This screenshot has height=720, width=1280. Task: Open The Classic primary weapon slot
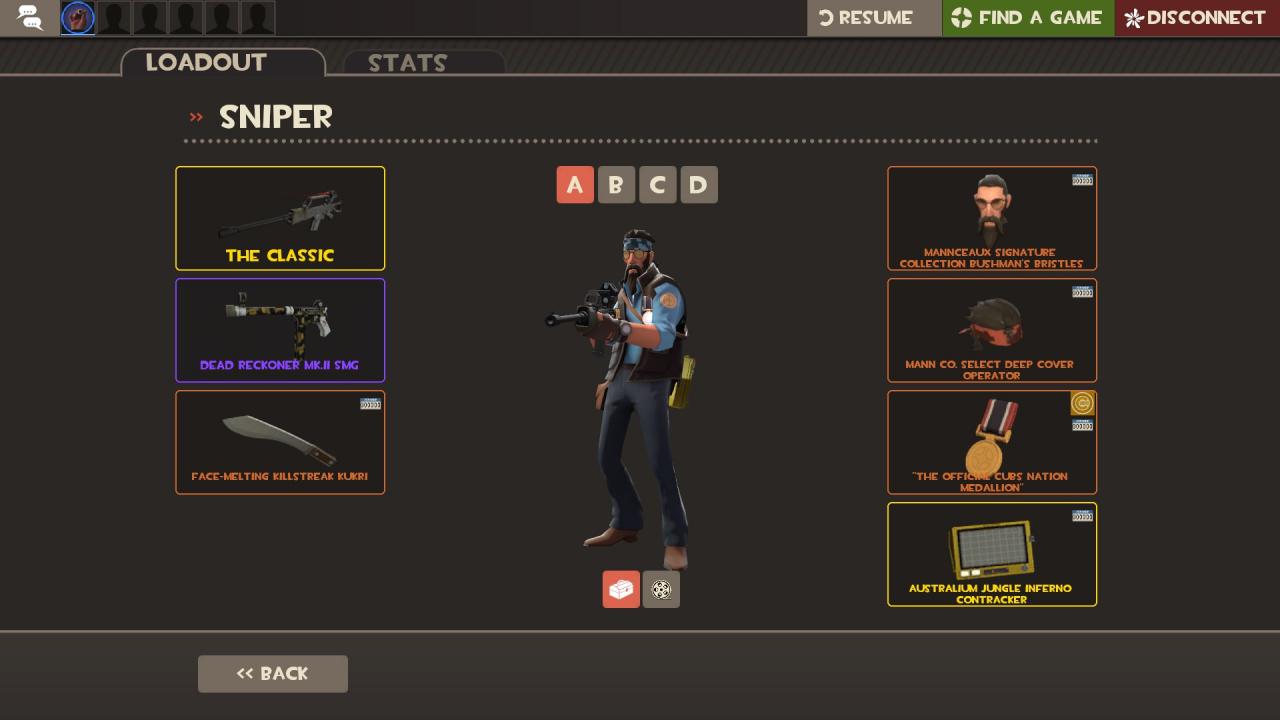point(280,218)
